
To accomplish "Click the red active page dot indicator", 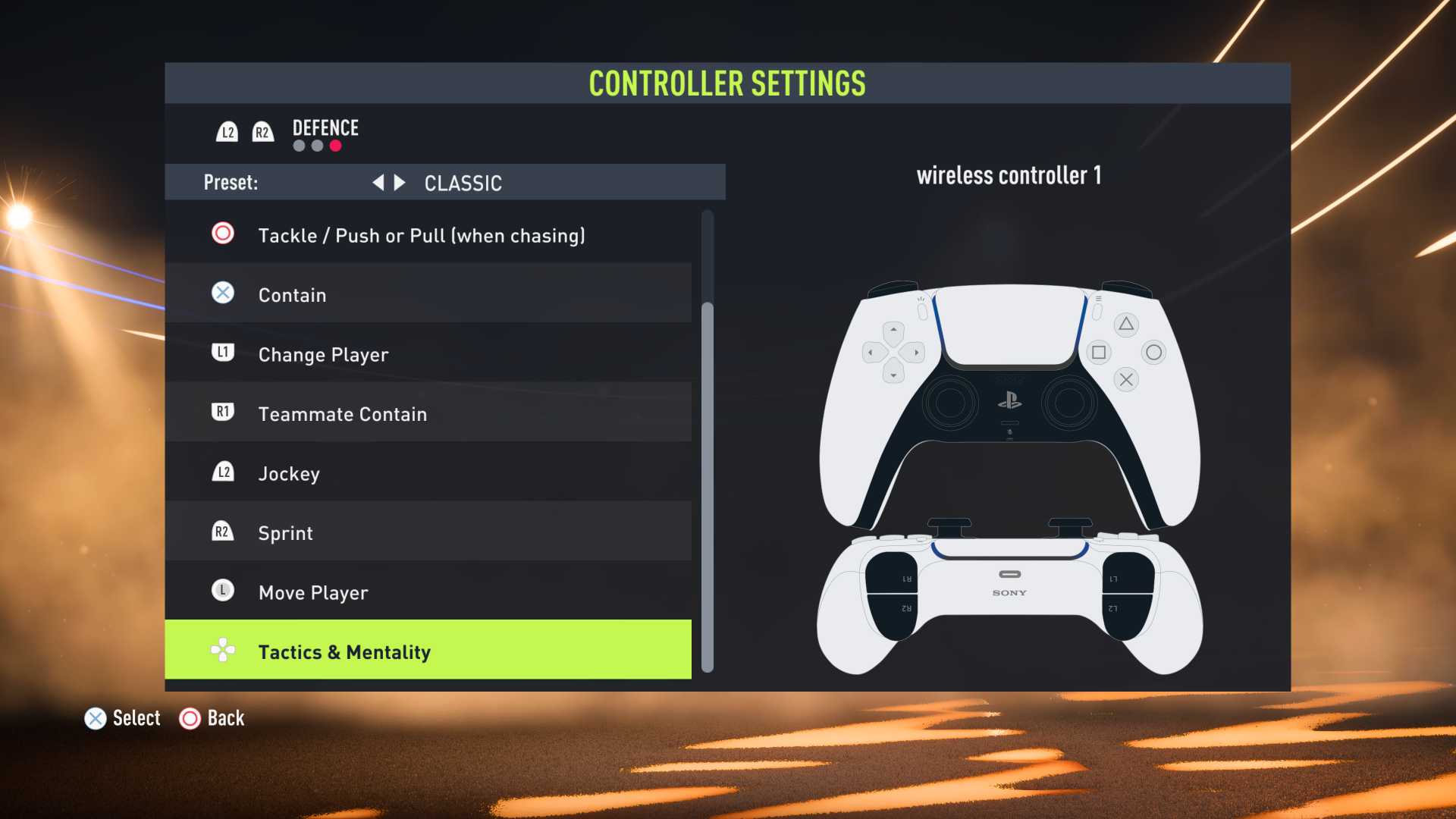I will [x=336, y=146].
